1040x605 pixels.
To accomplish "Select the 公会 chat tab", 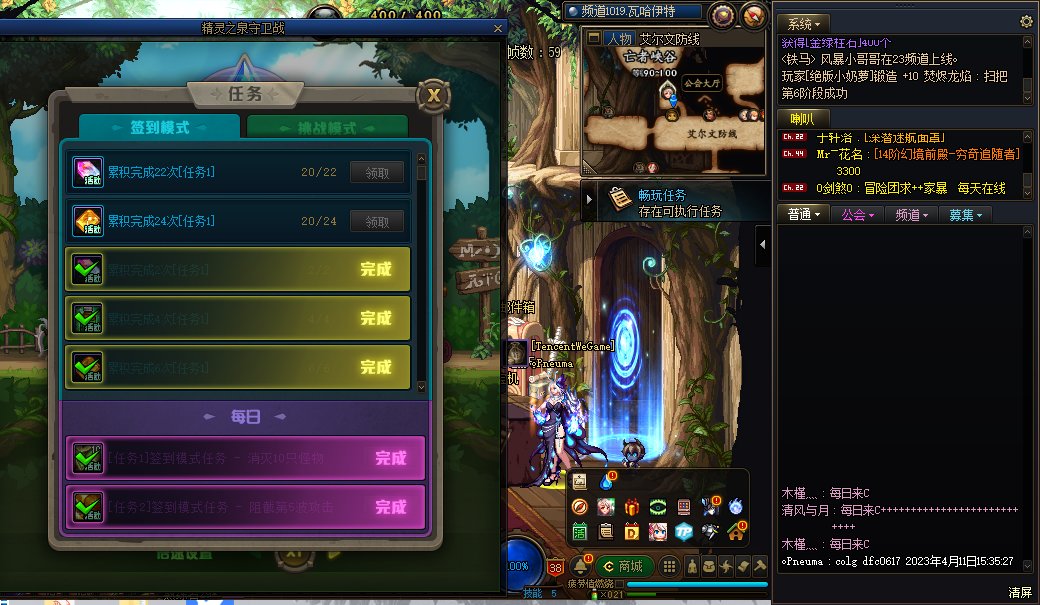I will click(x=858, y=215).
